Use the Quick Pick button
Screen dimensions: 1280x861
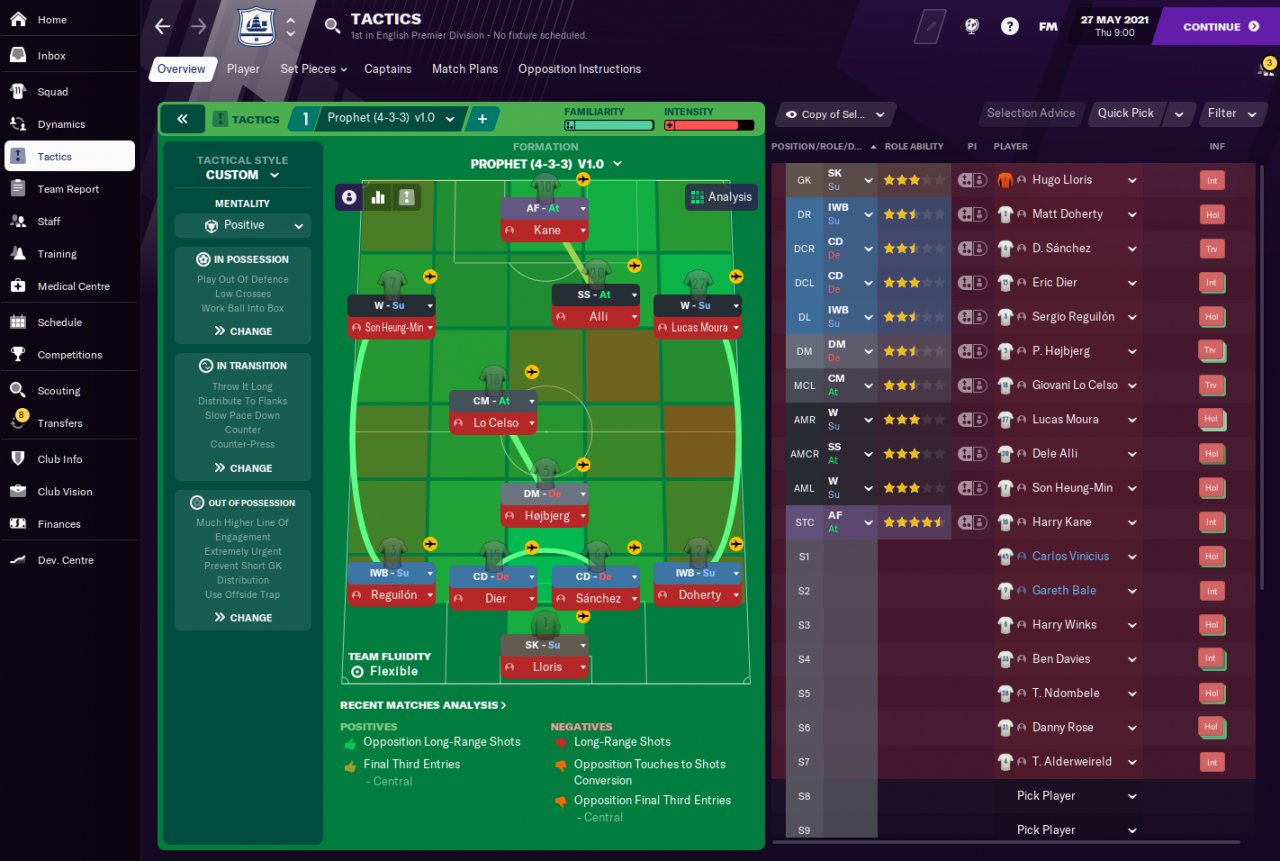click(1125, 113)
